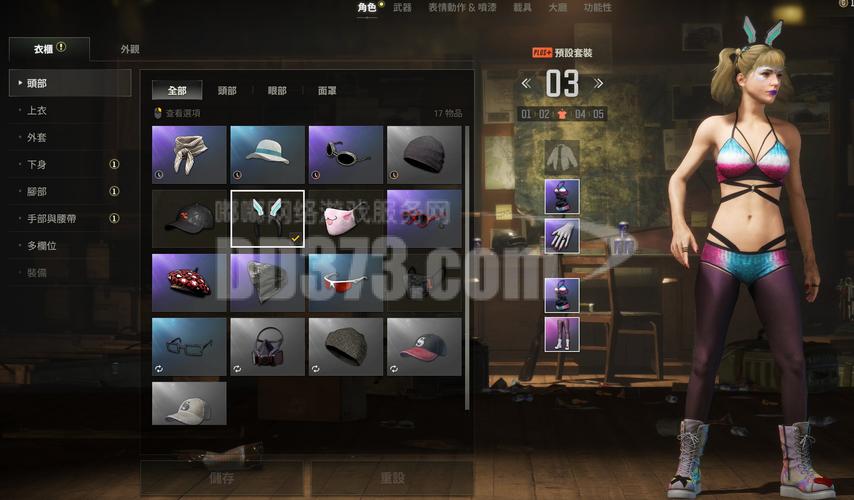Screen dimensions: 854x500
Task: Switch to the 武器 top tab
Action: tap(402, 8)
